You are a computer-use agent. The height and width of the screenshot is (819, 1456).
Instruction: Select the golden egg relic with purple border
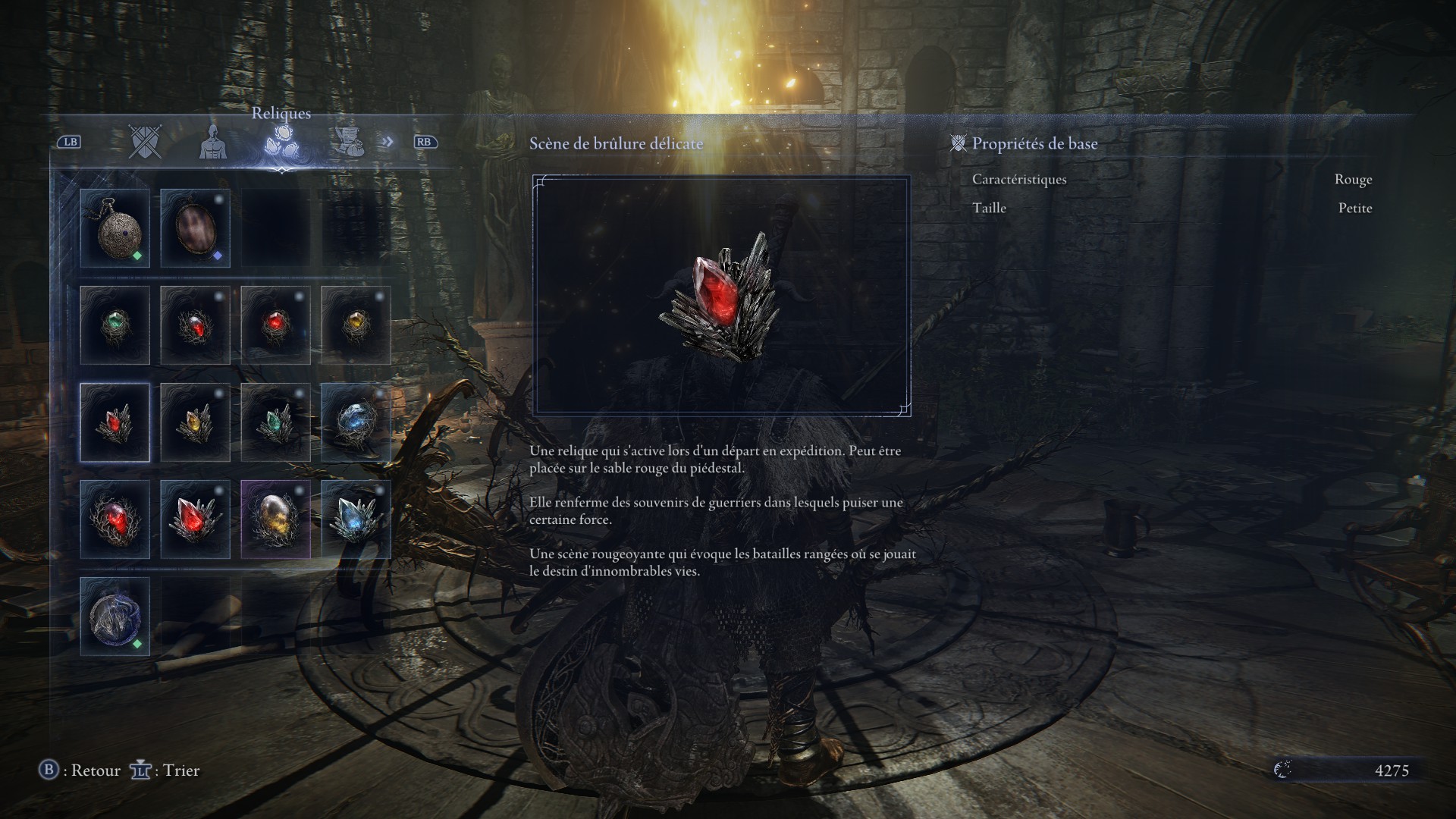tap(275, 519)
